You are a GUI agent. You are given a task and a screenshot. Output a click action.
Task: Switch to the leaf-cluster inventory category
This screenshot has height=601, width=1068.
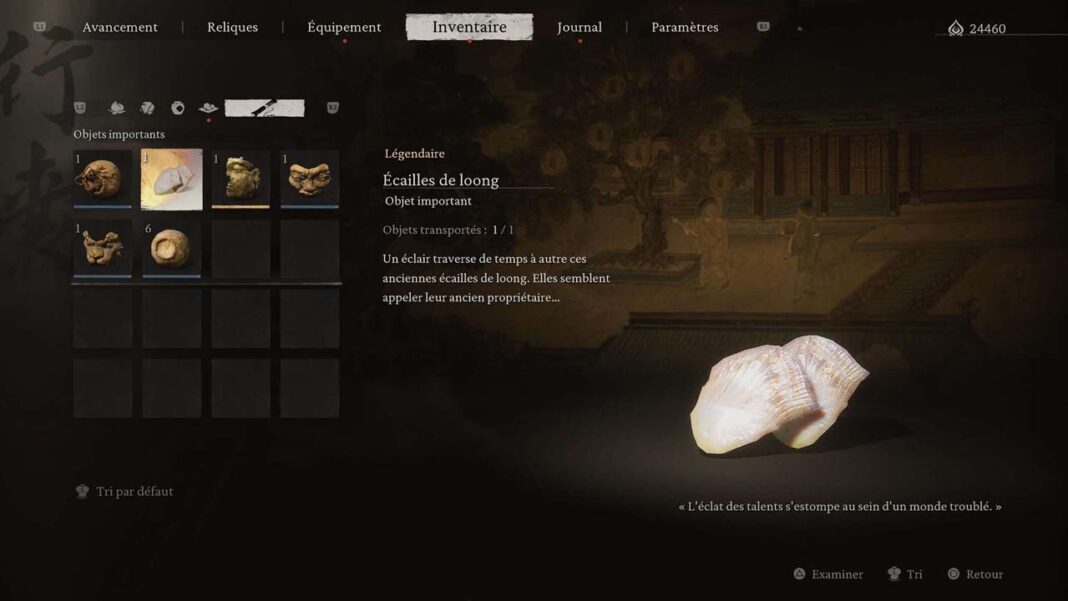pos(147,108)
